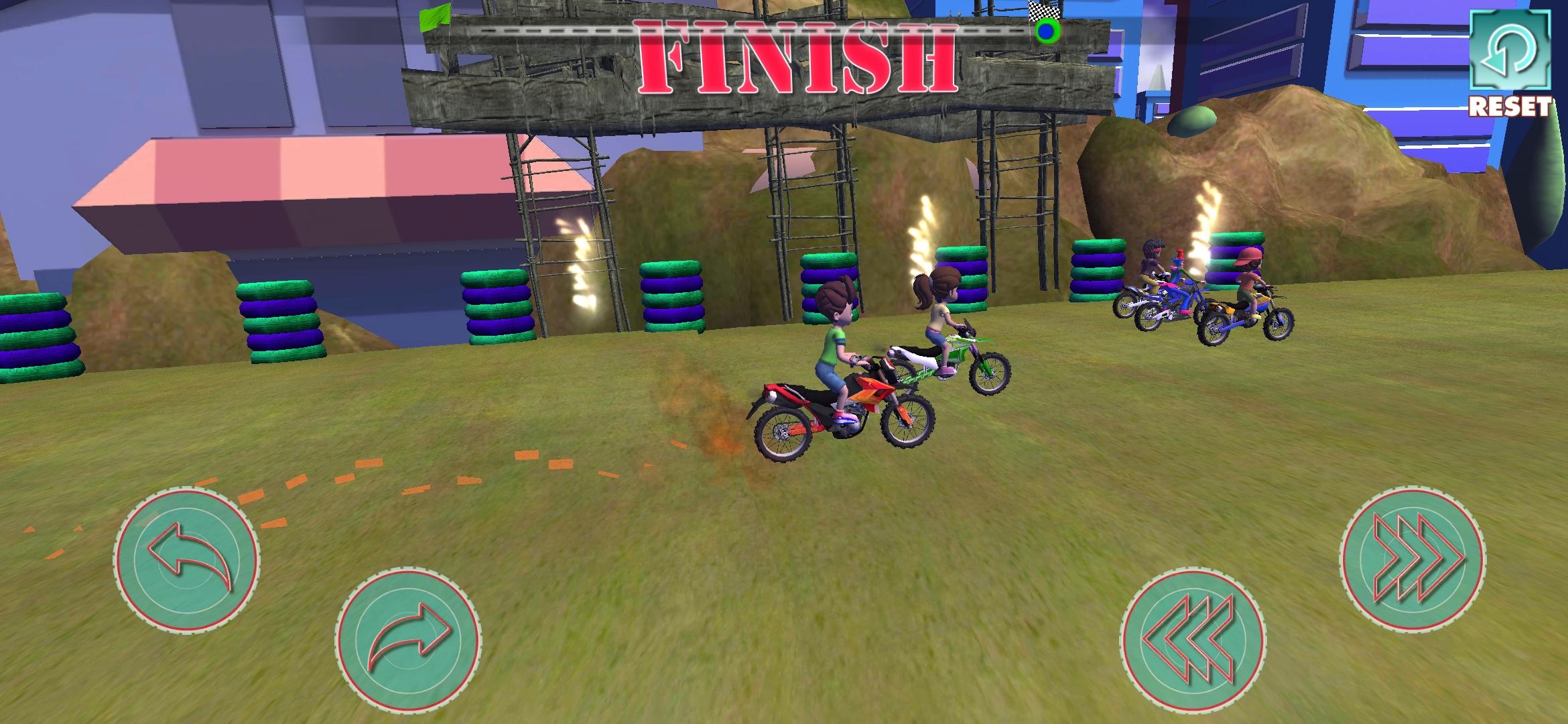This screenshot has height=724, width=1568.
Task: Click the RESET label text
Action: pyautogui.click(x=1510, y=104)
